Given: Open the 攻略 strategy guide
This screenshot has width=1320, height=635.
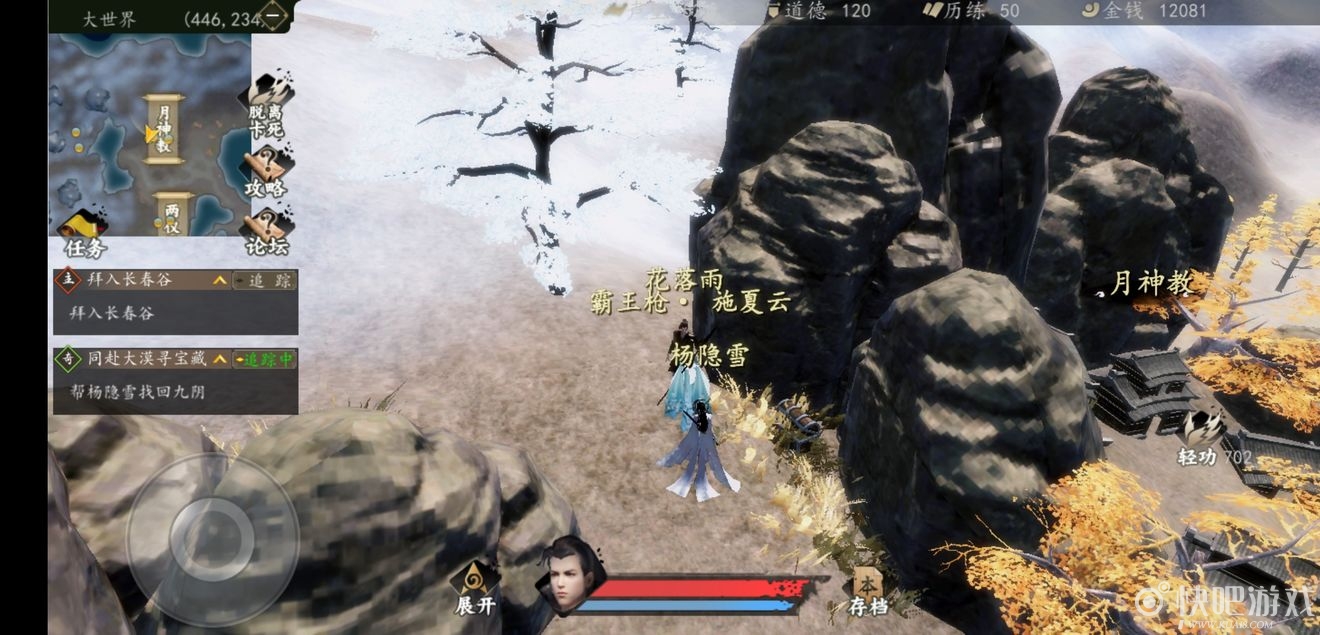Looking at the screenshot, I should pyautogui.click(x=266, y=171).
